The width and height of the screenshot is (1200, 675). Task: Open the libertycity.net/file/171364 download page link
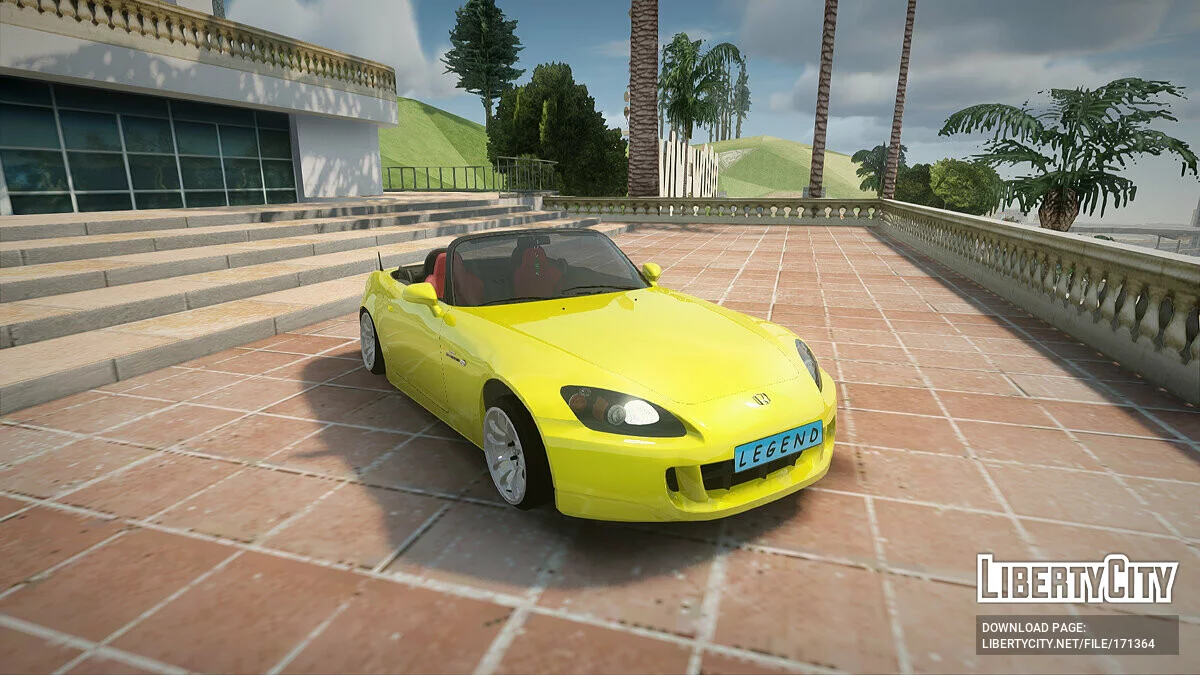coord(1068,643)
